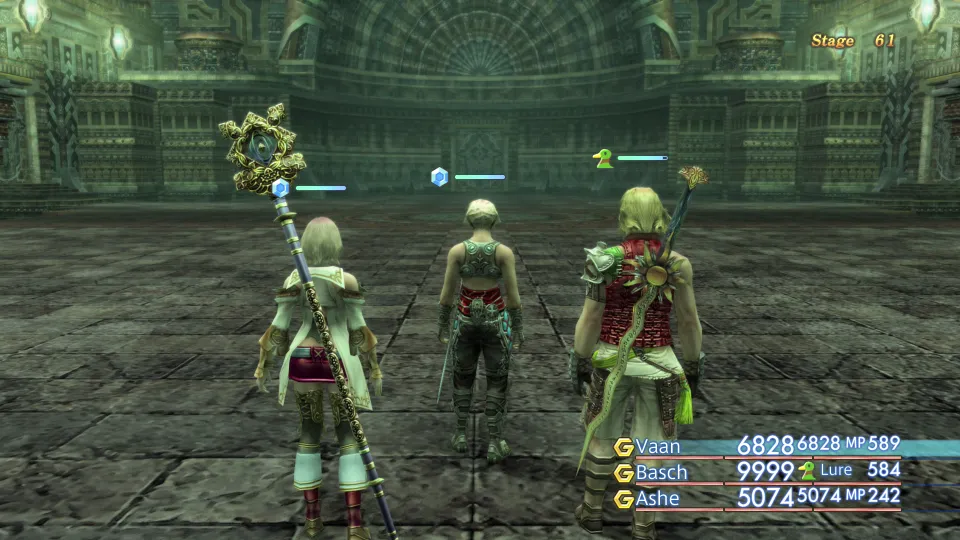Select Vaan in the party list

(657, 446)
